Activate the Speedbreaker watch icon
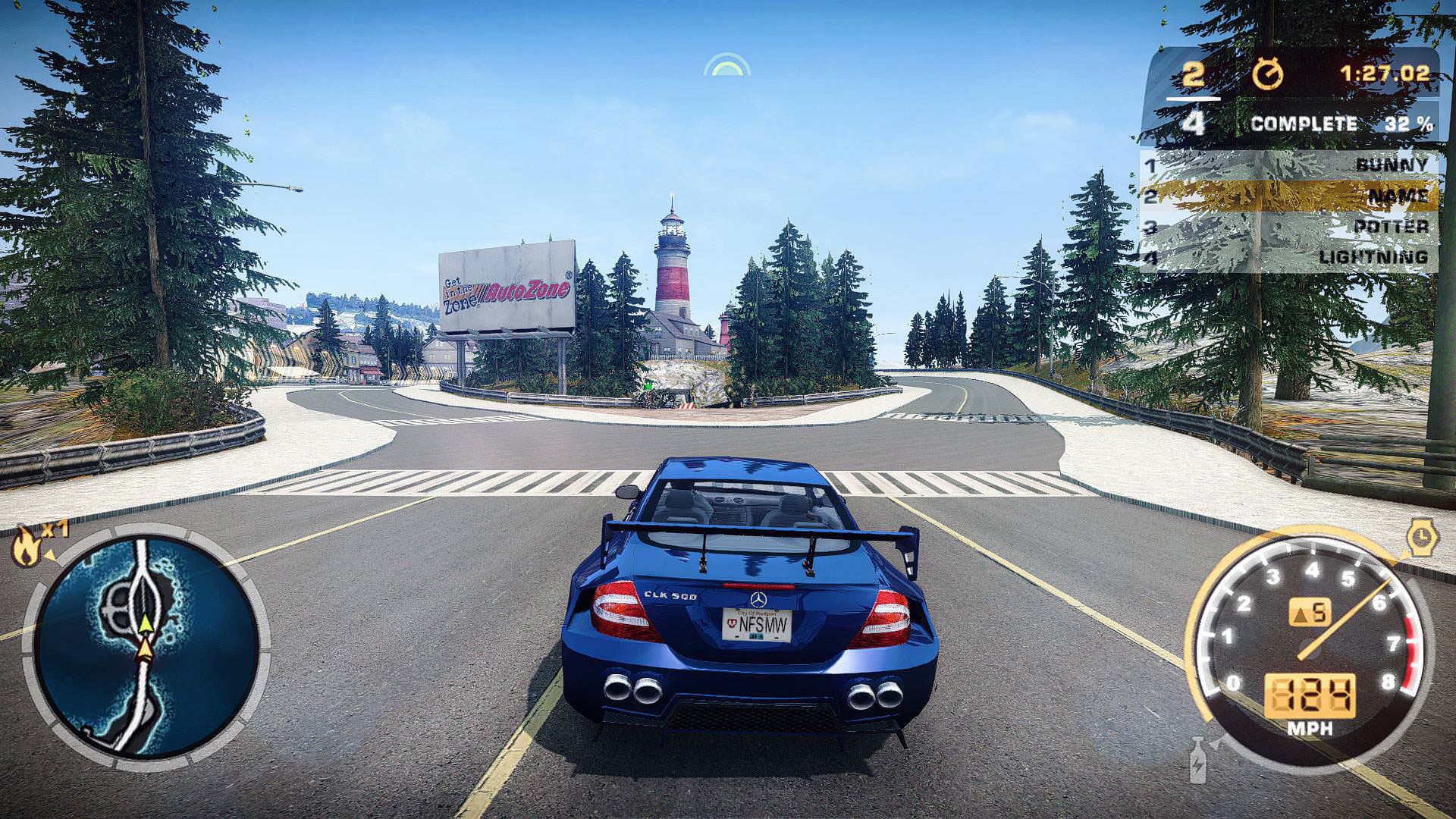This screenshot has height=819, width=1456. click(x=1422, y=537)
